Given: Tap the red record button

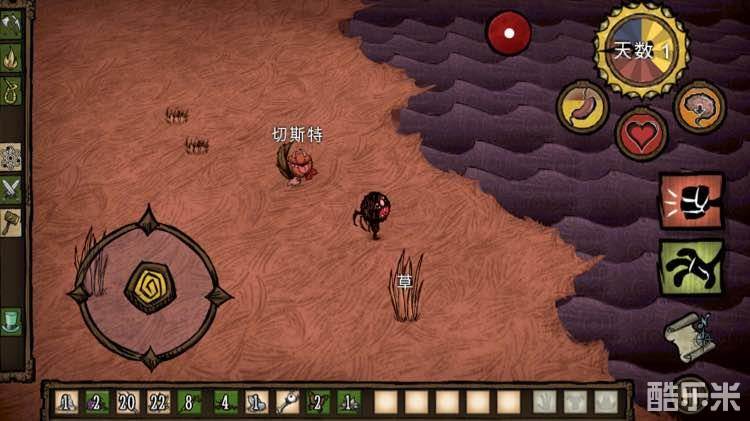Looking at the screenshot, I should click(x=509, y=33).
